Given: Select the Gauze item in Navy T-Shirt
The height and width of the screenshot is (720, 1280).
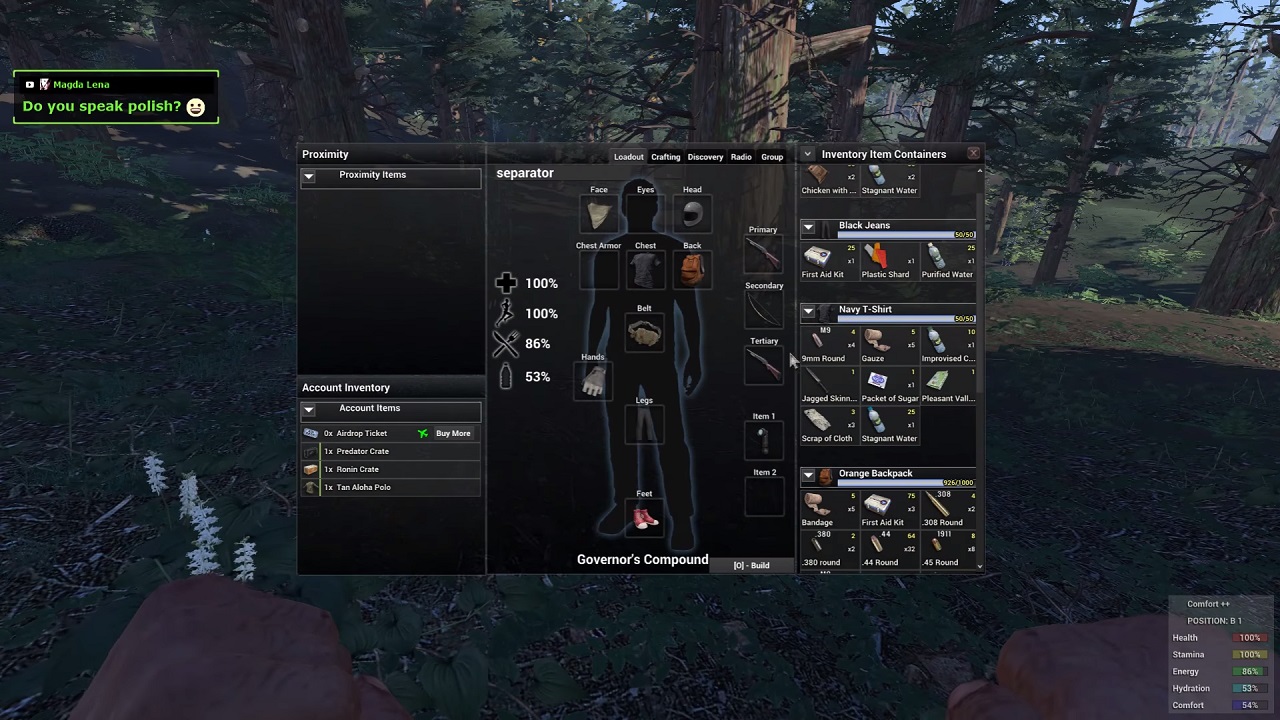Looking at the screenshot, I should 876,343.
